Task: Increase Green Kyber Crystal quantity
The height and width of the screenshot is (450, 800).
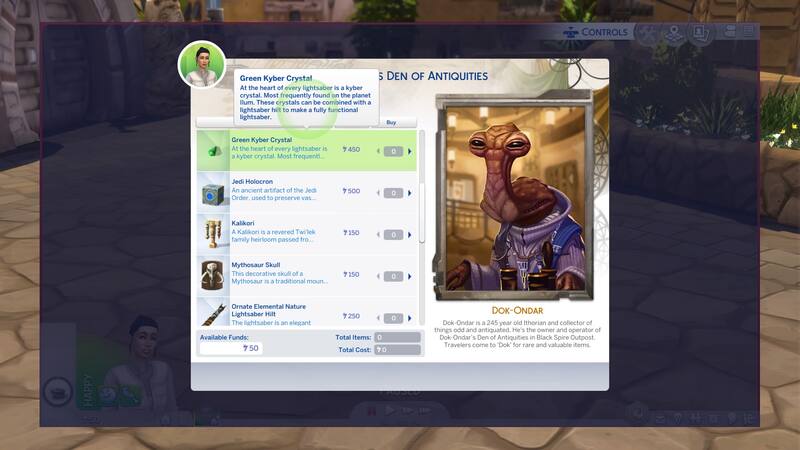Action: (x=408, y=151)
